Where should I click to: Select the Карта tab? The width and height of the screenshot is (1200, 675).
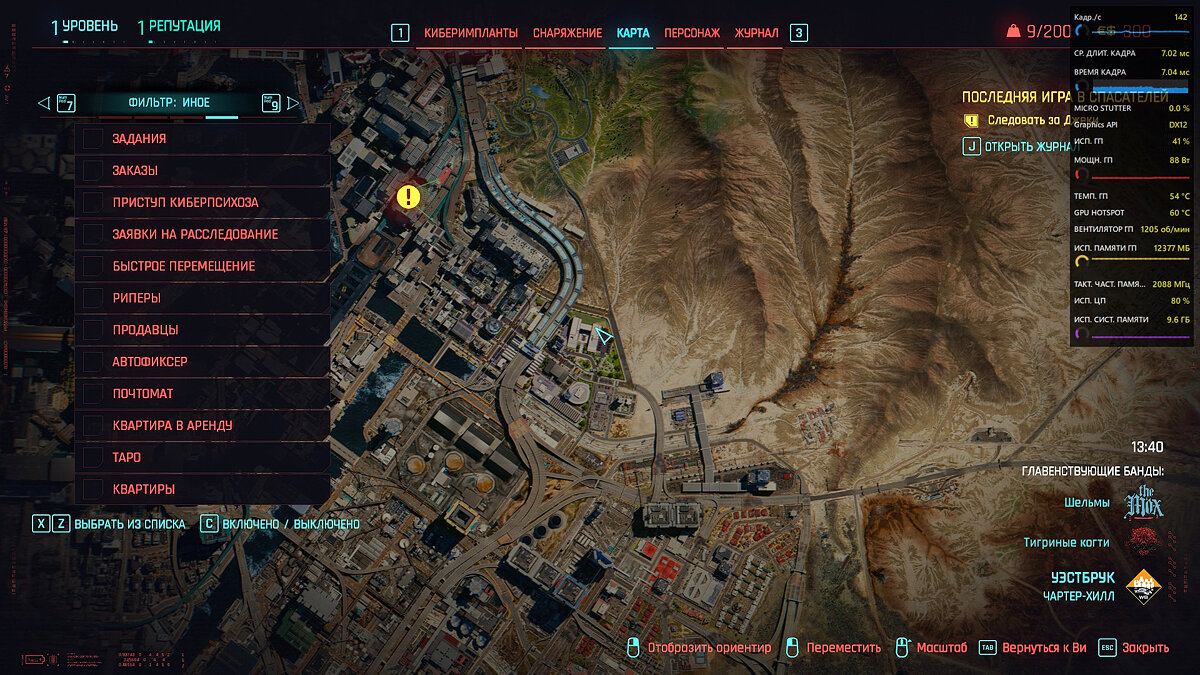pyautogui.click(x=633, y=33)
